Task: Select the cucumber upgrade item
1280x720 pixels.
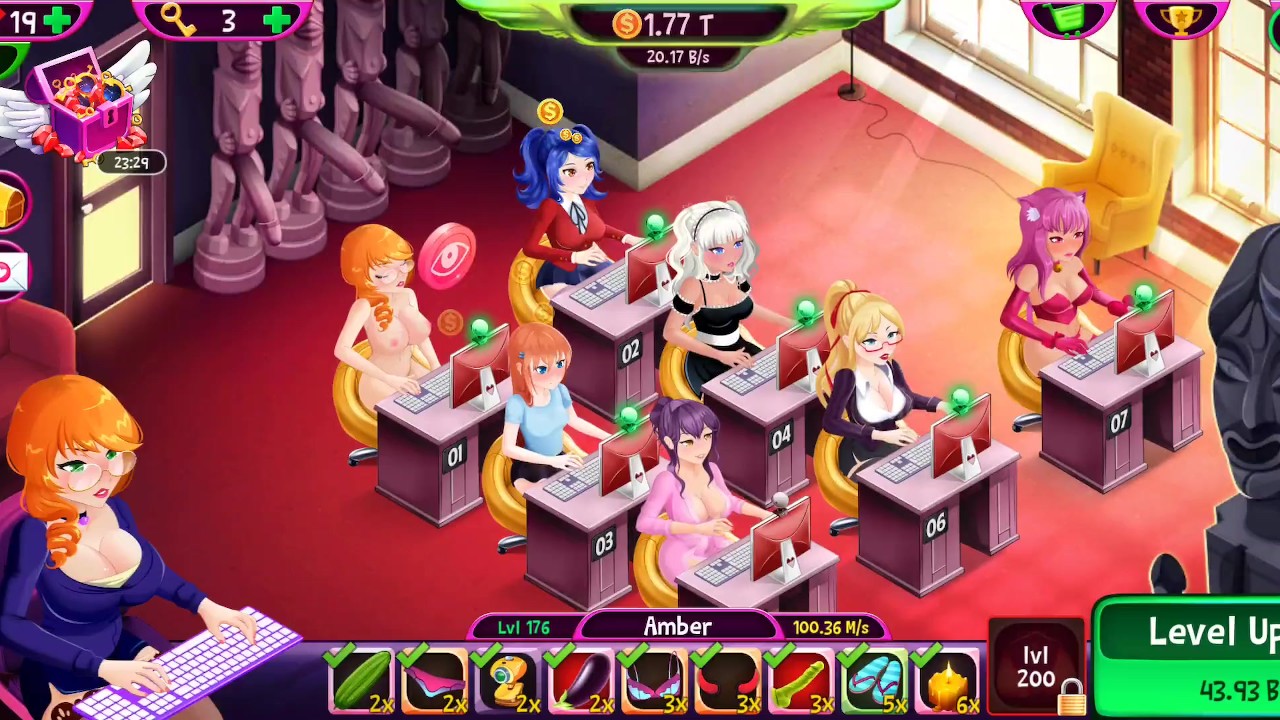Action: 361,680
